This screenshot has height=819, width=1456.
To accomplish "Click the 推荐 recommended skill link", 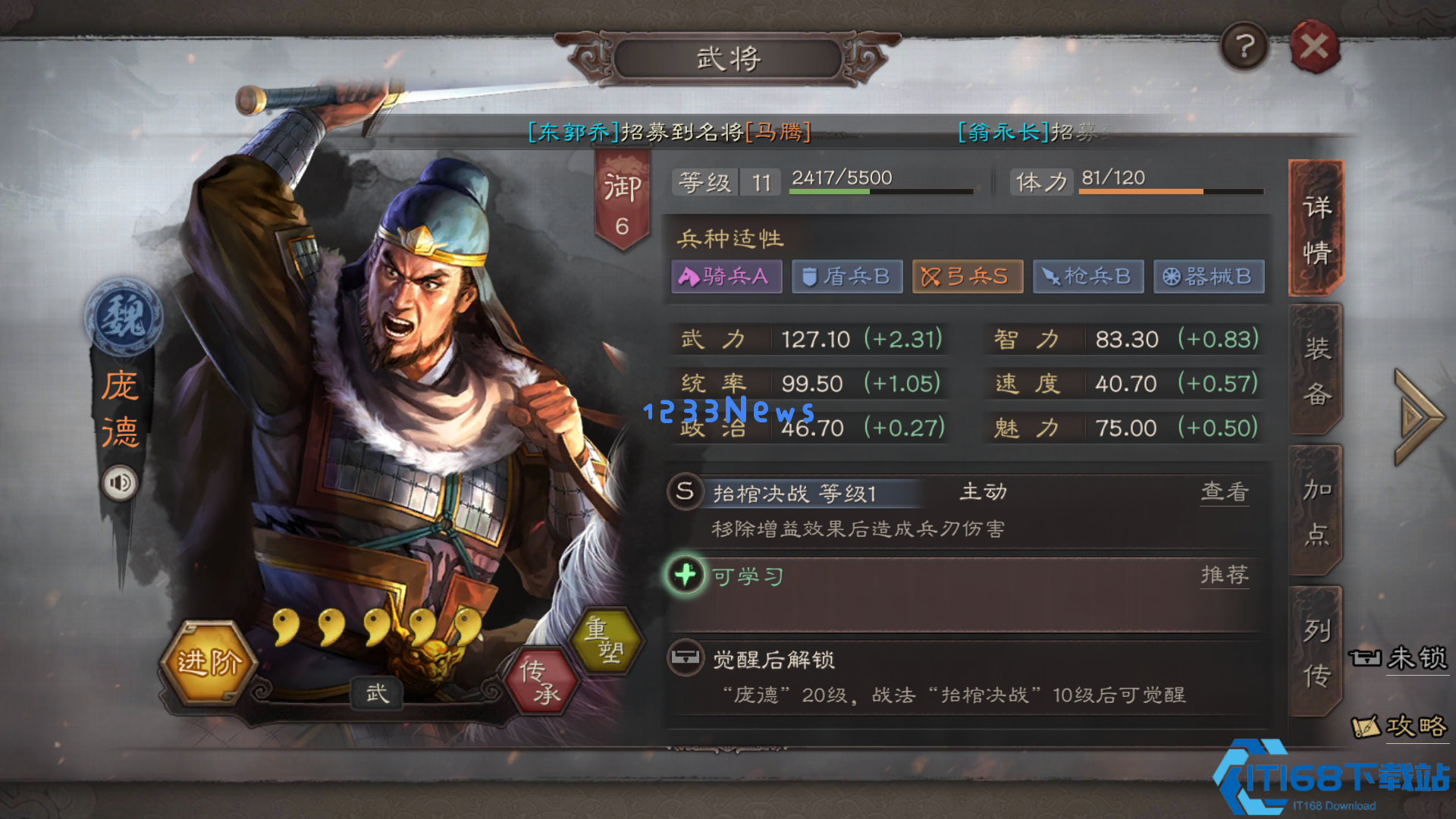I will tap(1224, 575).
